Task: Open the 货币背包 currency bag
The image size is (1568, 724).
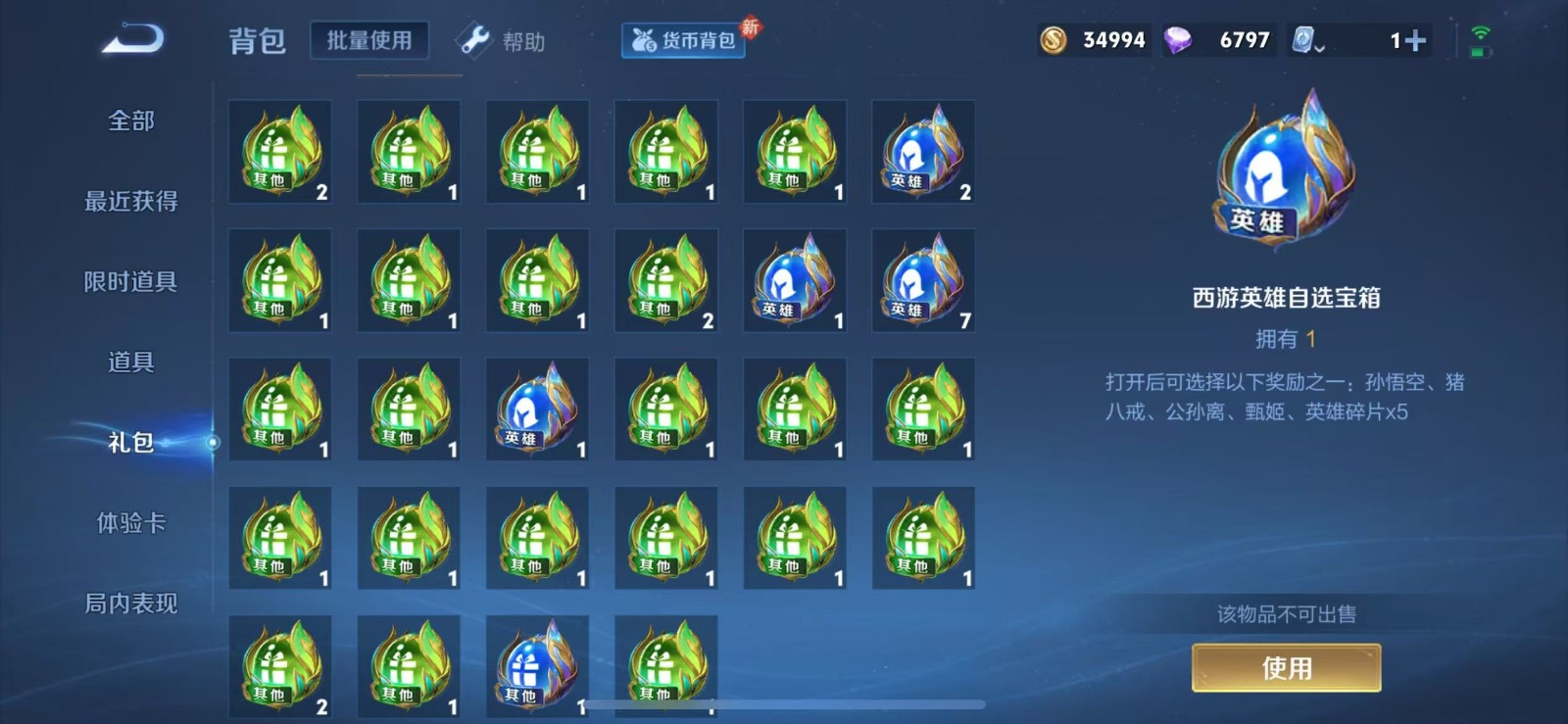Action: tap(684, 40)
